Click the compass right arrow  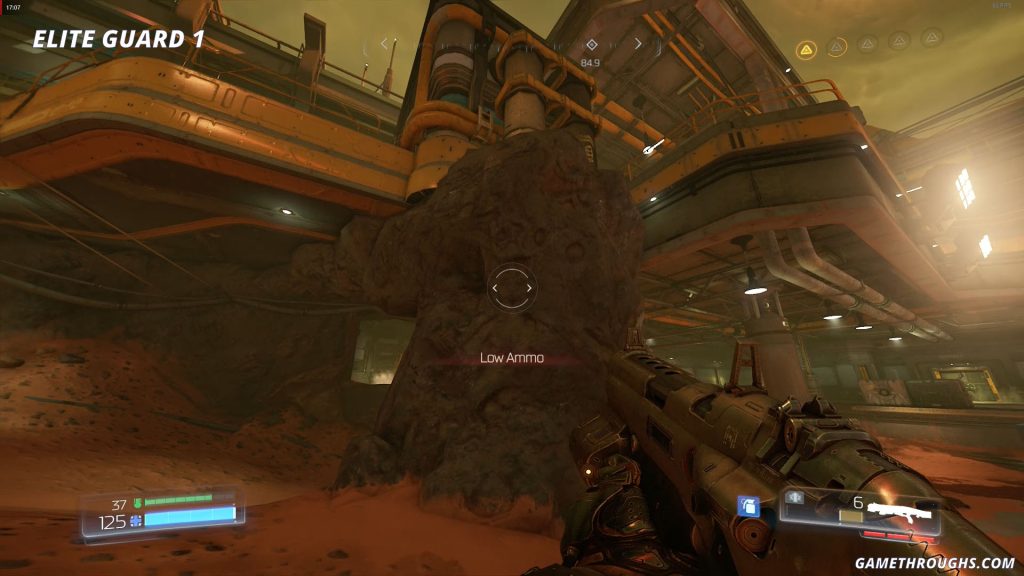[x=639, y=44]
